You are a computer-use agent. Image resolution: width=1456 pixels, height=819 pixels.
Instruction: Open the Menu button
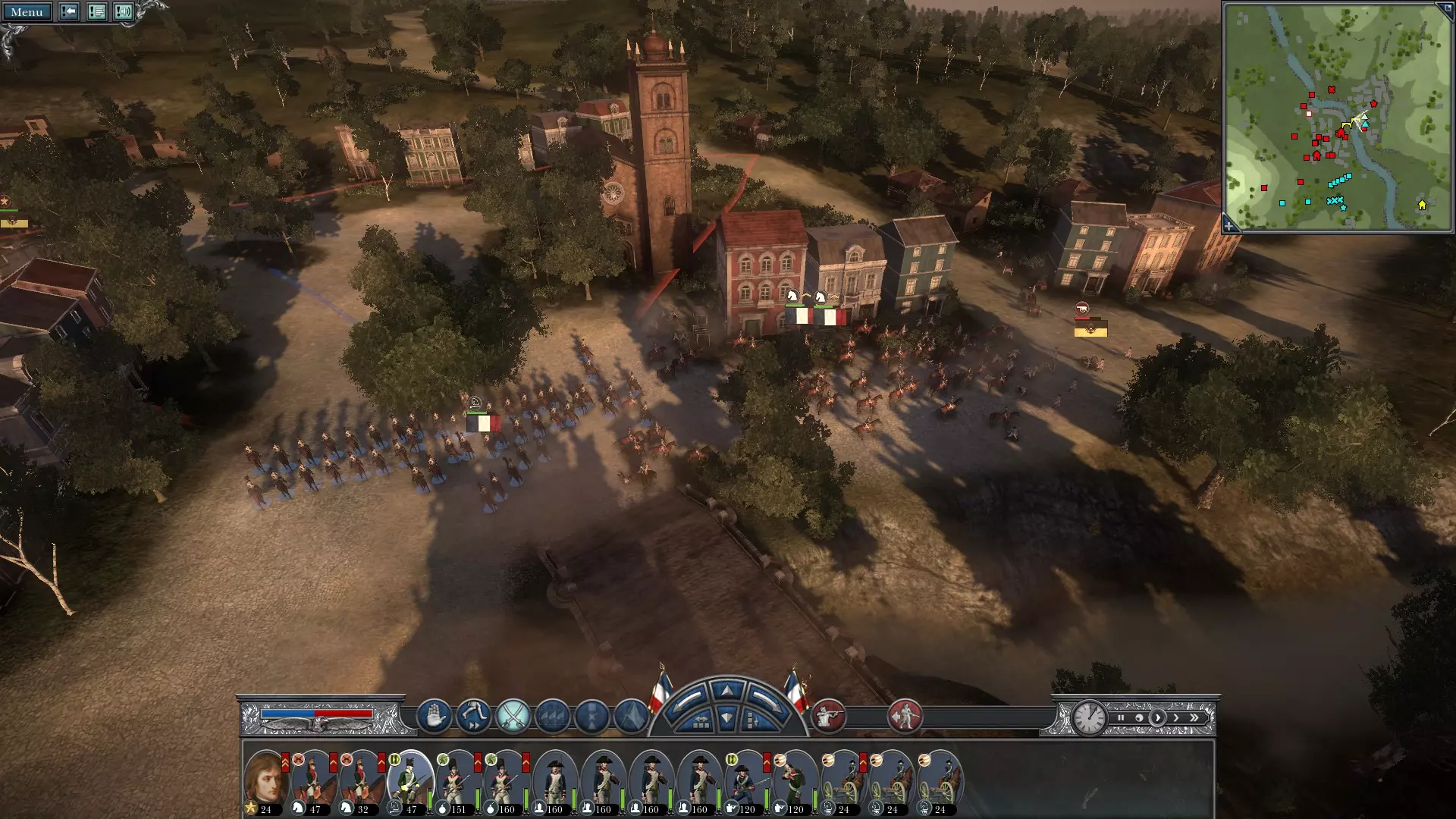click(x=27, y=12)
